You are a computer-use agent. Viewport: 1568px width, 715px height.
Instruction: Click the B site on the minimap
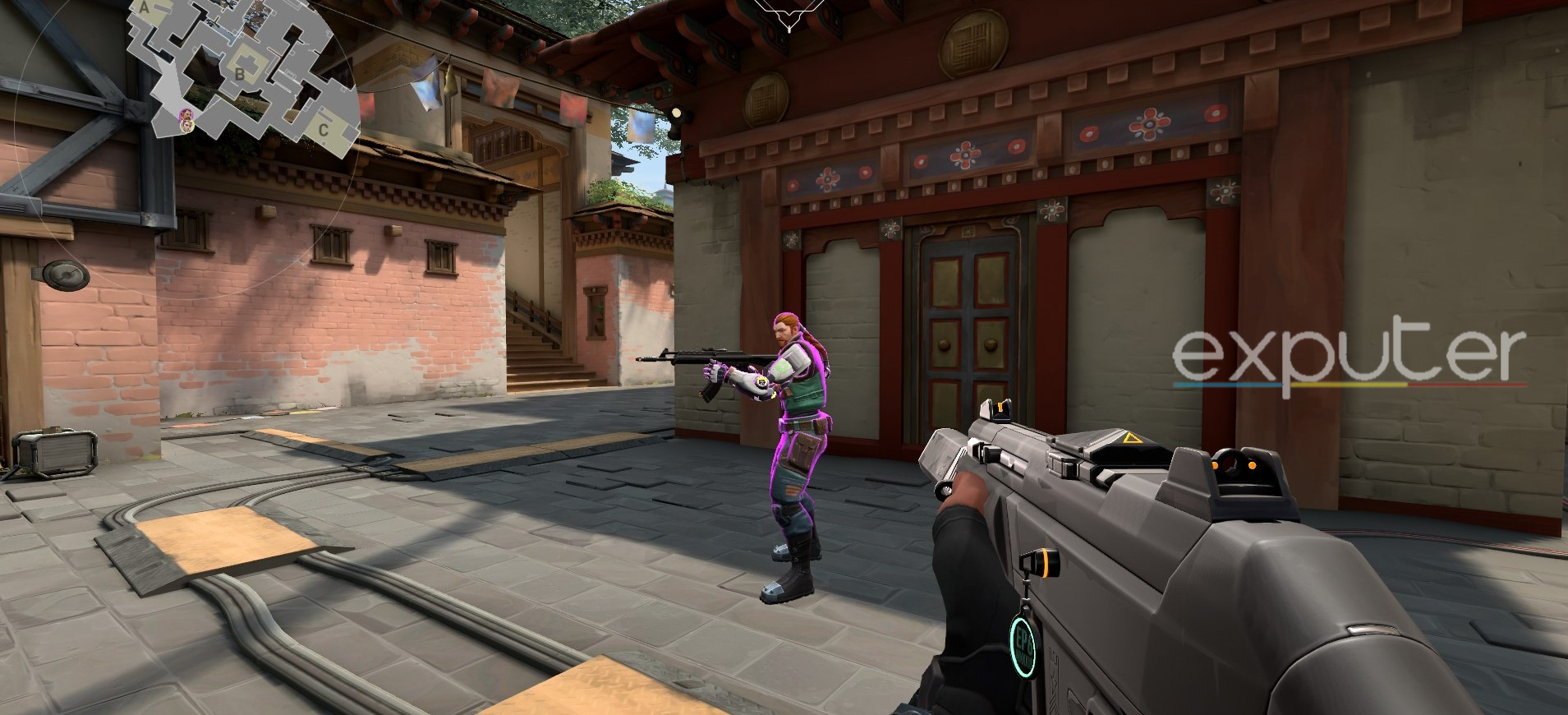(240, 73)
